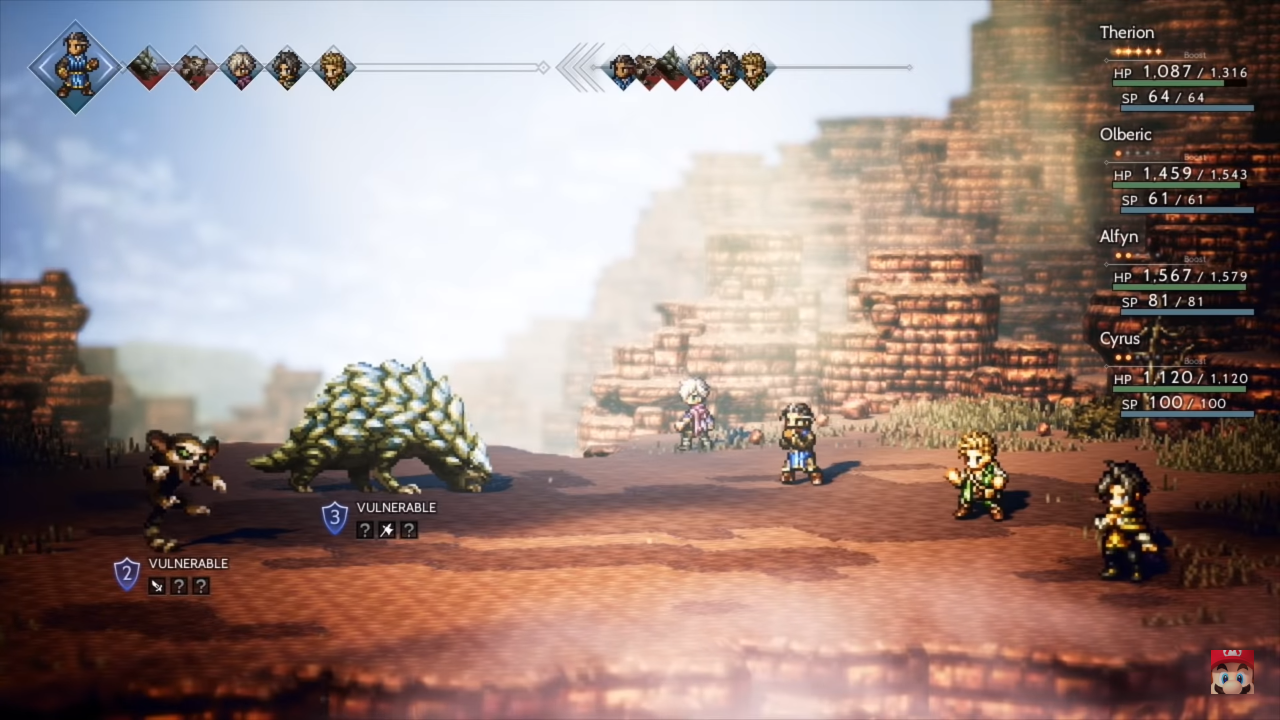Choose Therion in the party status list
Viewport: 1280px width, 720px height.
coord(1127,32)
